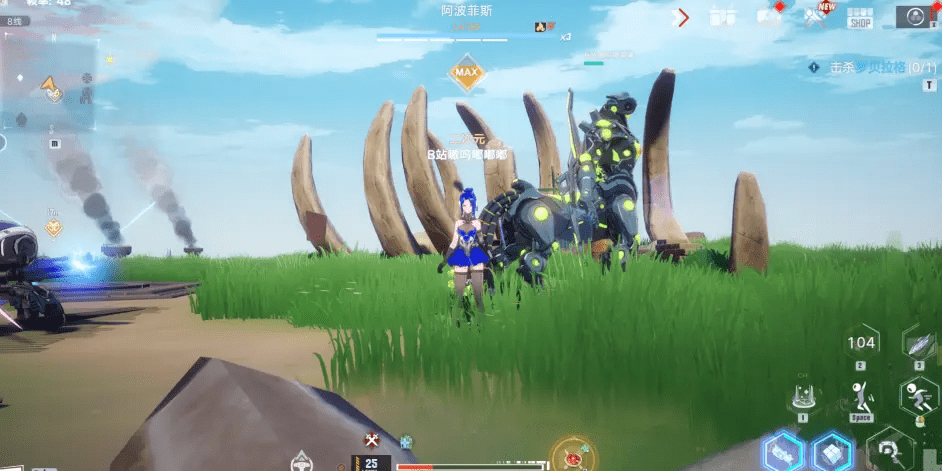Activate the glowing summoning circle skill

(803, 398)
